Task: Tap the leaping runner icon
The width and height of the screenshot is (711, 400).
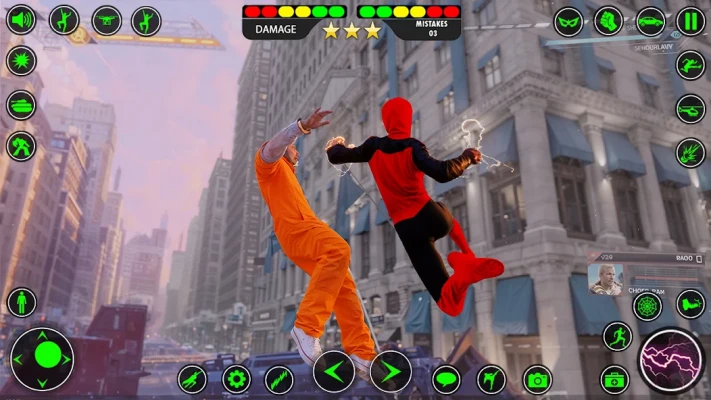Action: pyautogui.click(x=690, y=65)
